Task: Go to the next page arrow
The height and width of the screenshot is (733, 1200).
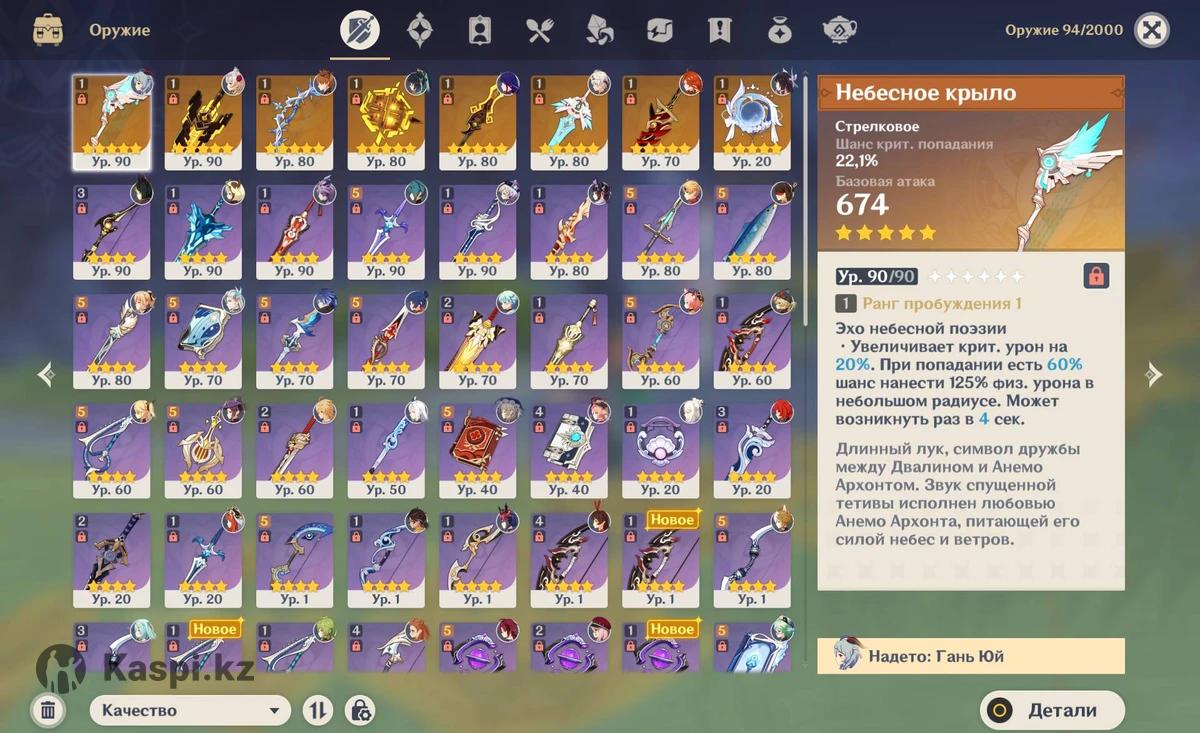Action: pos(1153,375)
